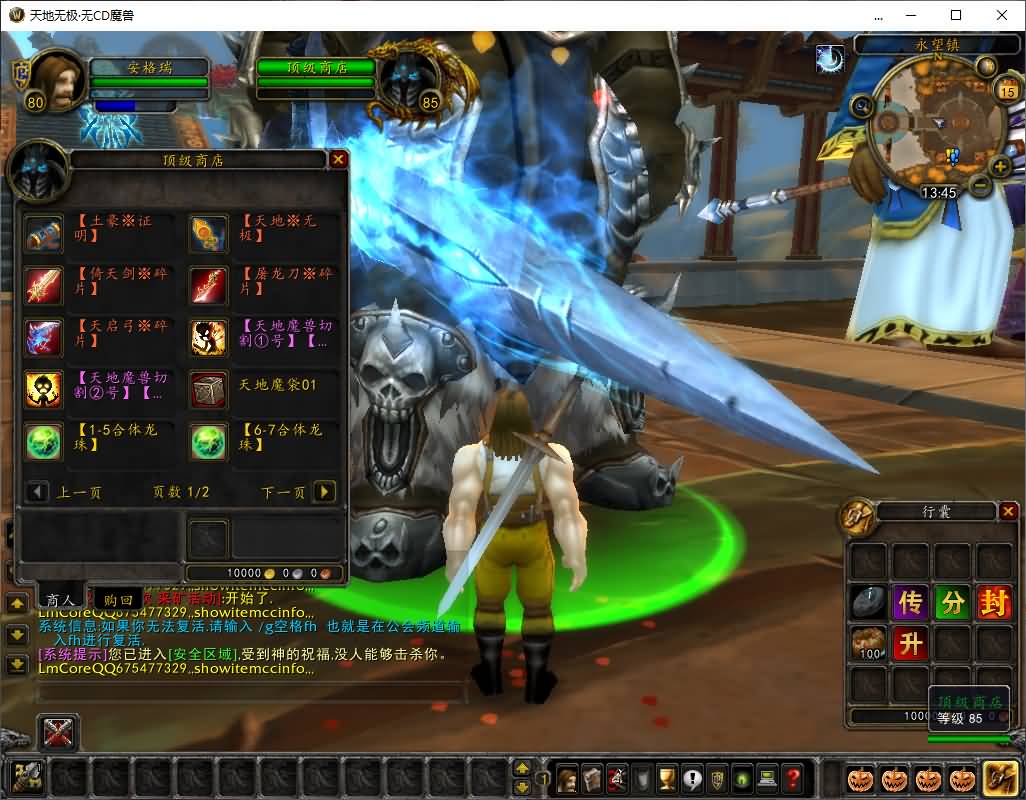Close the 行囊 bag window

[x=1008, y=512]
